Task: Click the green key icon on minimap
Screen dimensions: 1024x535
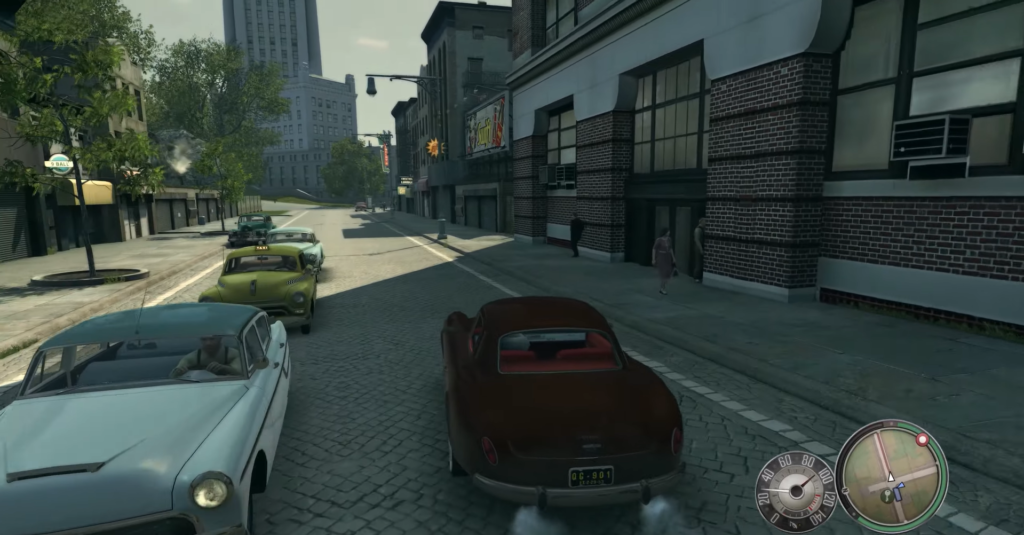Action: [888, 495]
